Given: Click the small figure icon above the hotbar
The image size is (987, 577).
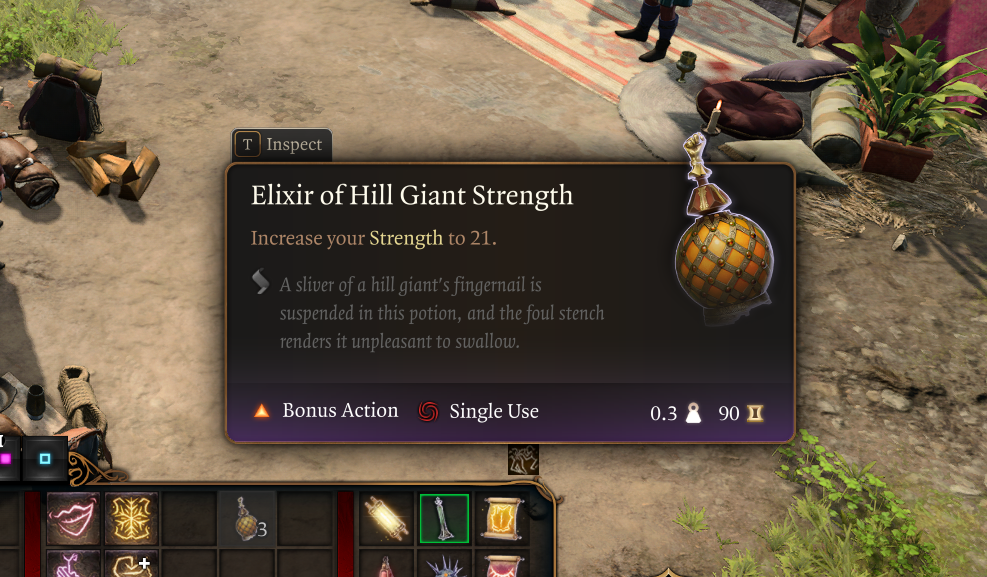Looking at the screenshot, I should click(523, 459).
